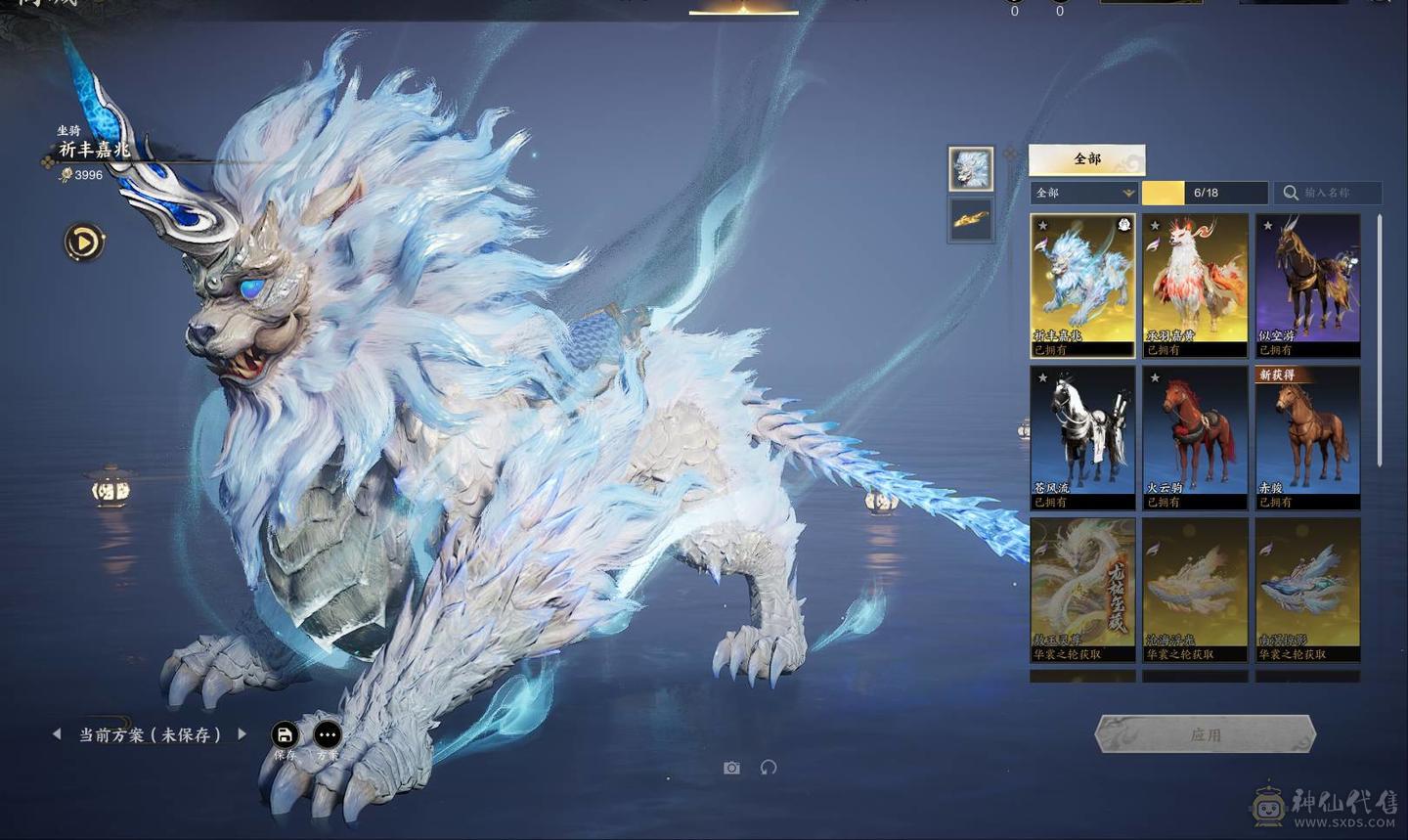The width and height of the screenshot is (1408, 840).
Task: Pick the 苍风流 white horse mount
Action: 1082,437
